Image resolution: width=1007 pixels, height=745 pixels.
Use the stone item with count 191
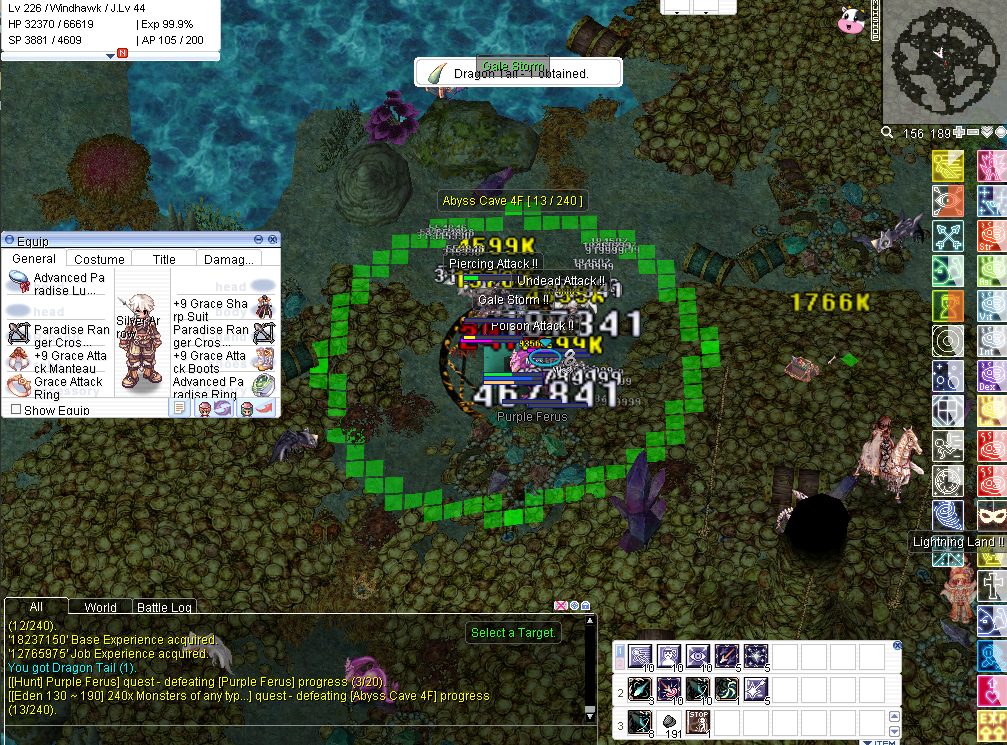coord(668,722)
